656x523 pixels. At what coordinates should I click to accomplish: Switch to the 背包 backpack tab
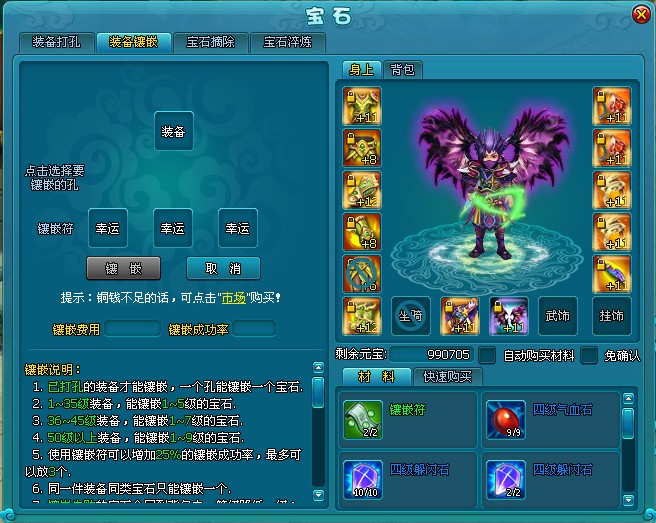(404, 69)
